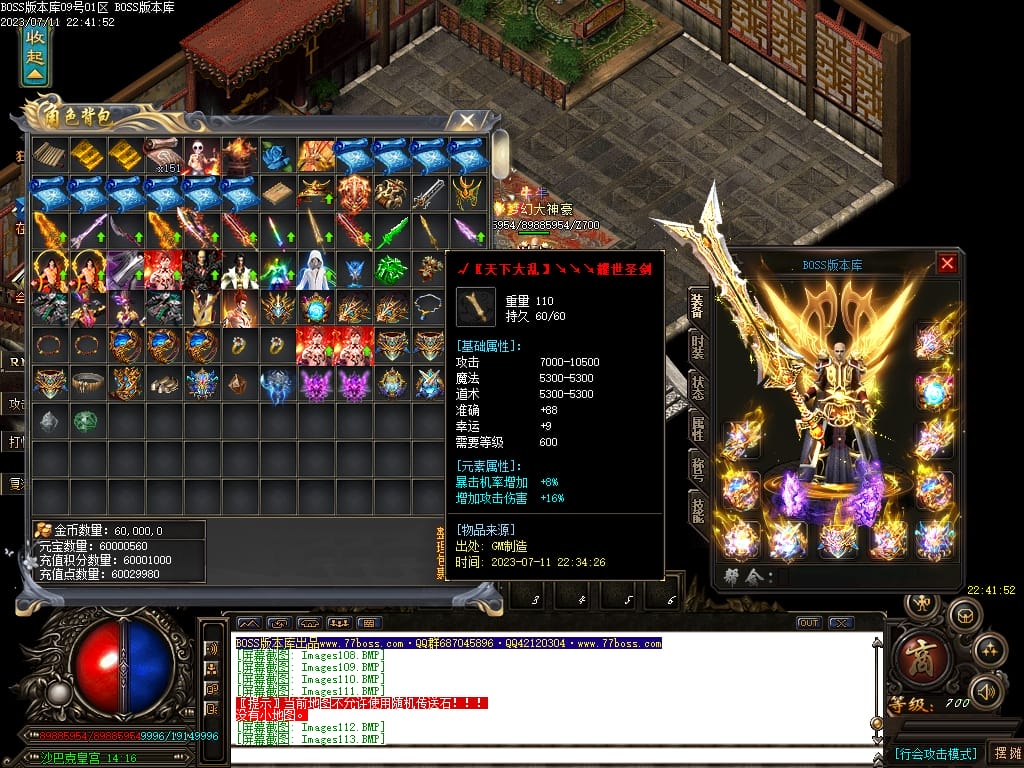Pick the scroll stack marked x151

click(x=163, y=155)
